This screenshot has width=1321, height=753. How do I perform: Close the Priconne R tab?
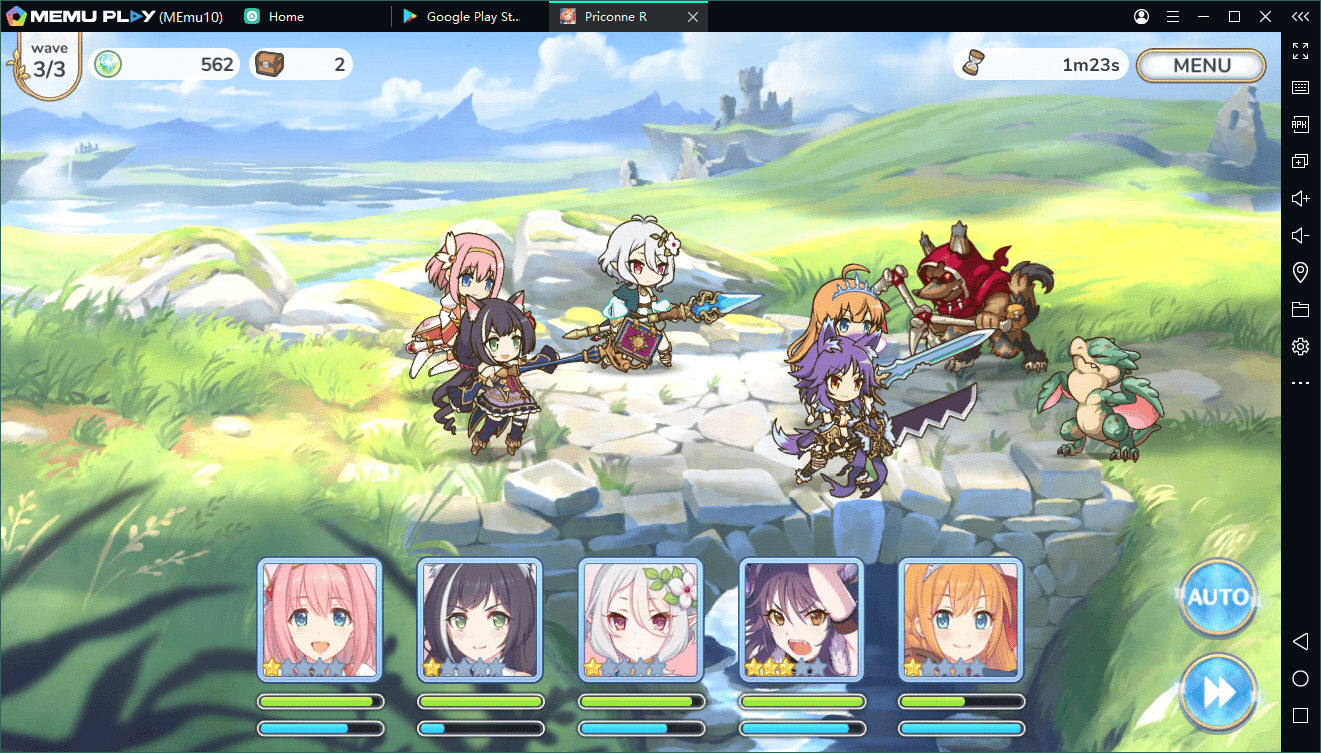coord(694,17)
